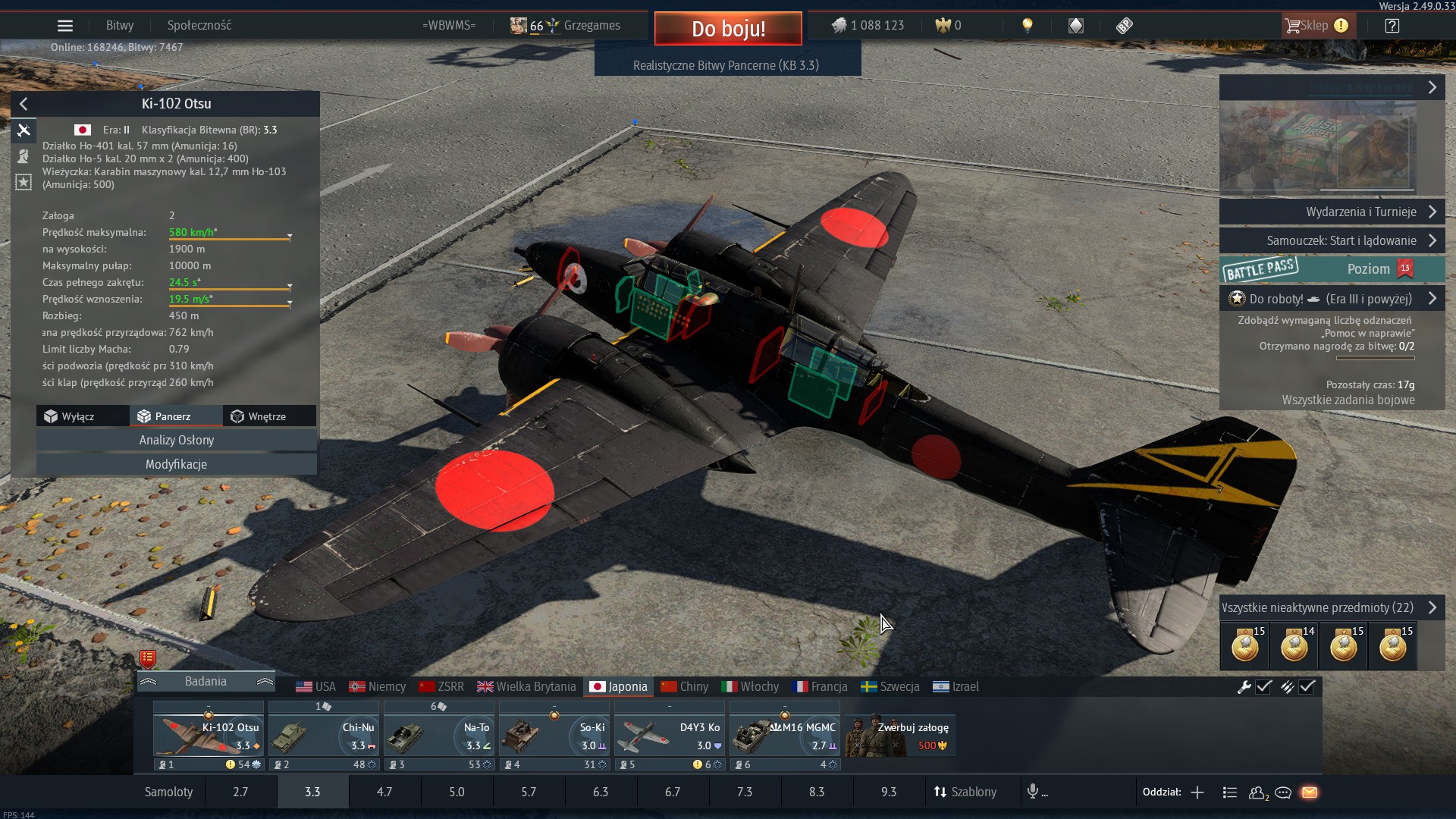The height and width of the screenshot is (819, 1456).
Task: Open the Społeczność menu
Action: [199, 26]
